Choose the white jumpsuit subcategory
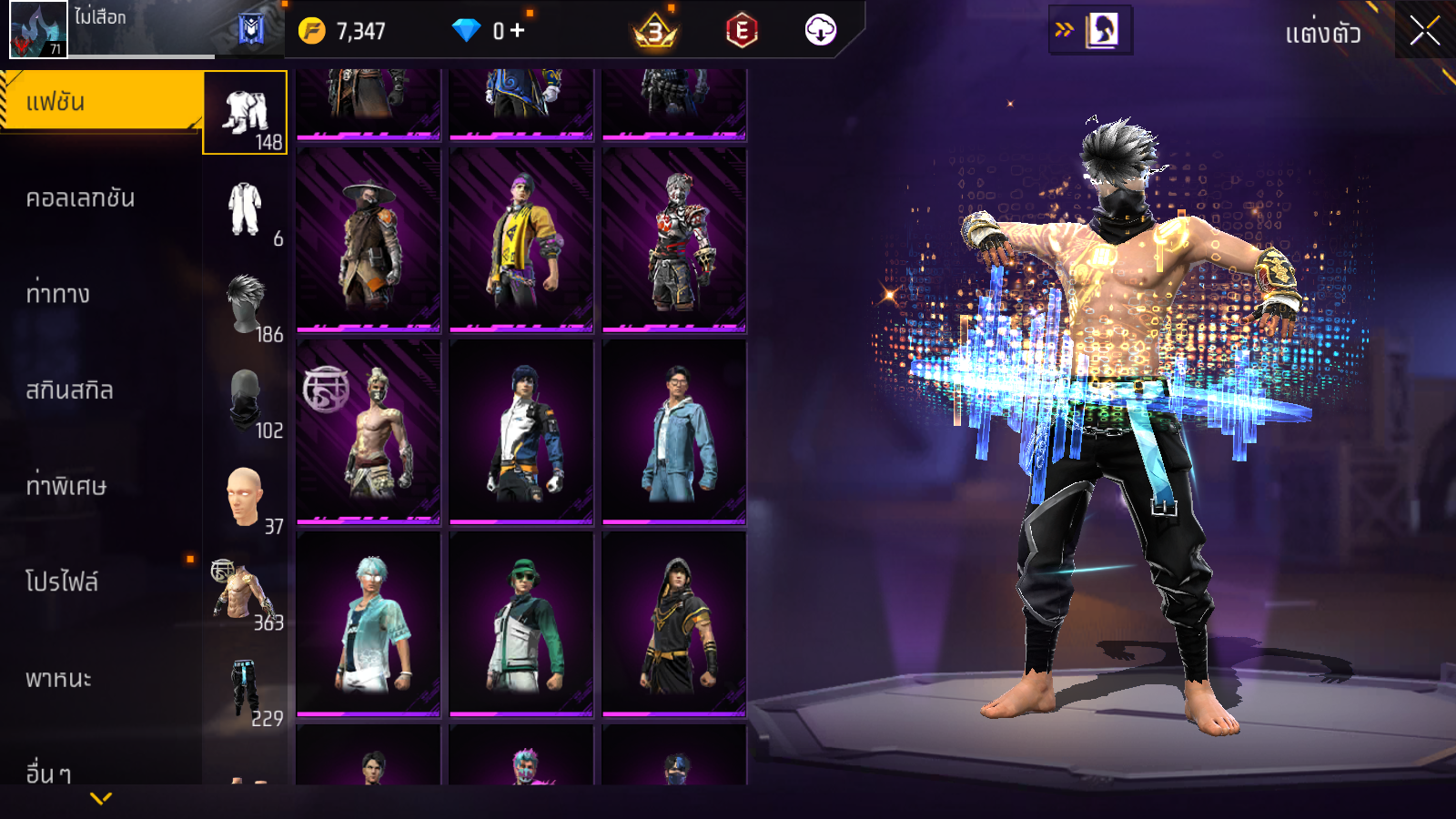This screenshot has height=819, width=1456. click(245, 209)
